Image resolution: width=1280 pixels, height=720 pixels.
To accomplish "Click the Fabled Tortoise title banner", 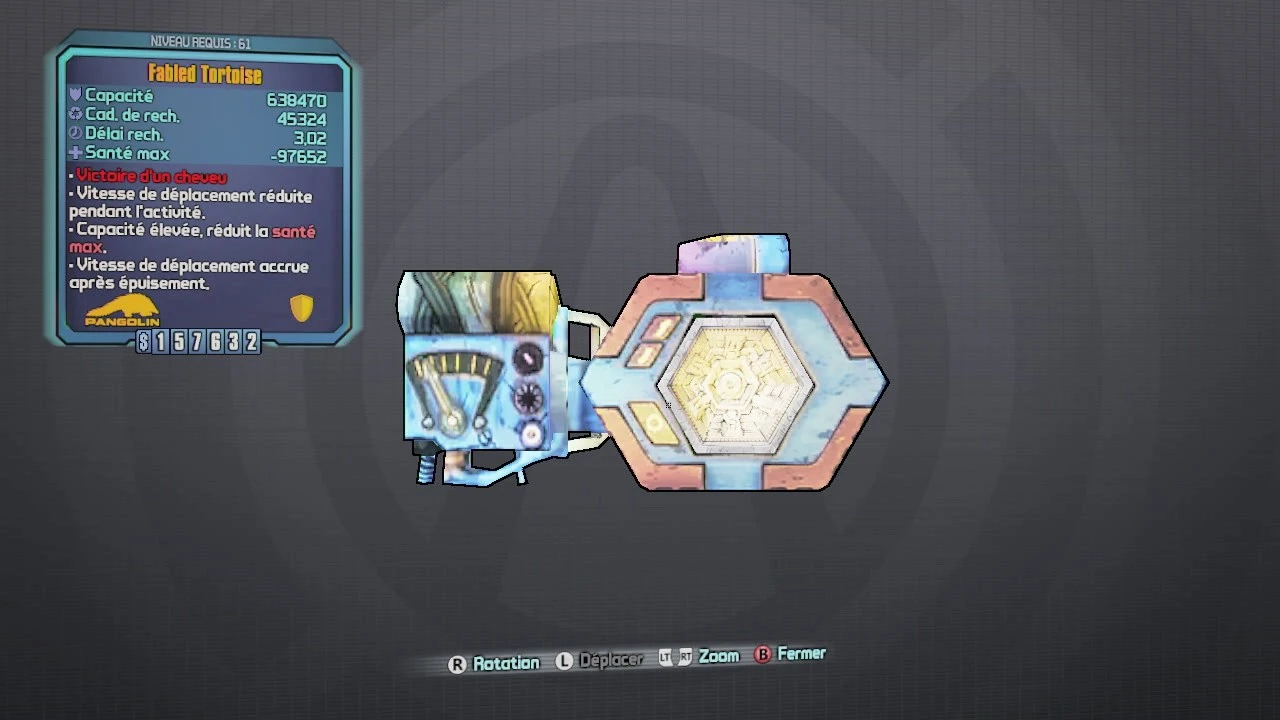I will [203, 74].
